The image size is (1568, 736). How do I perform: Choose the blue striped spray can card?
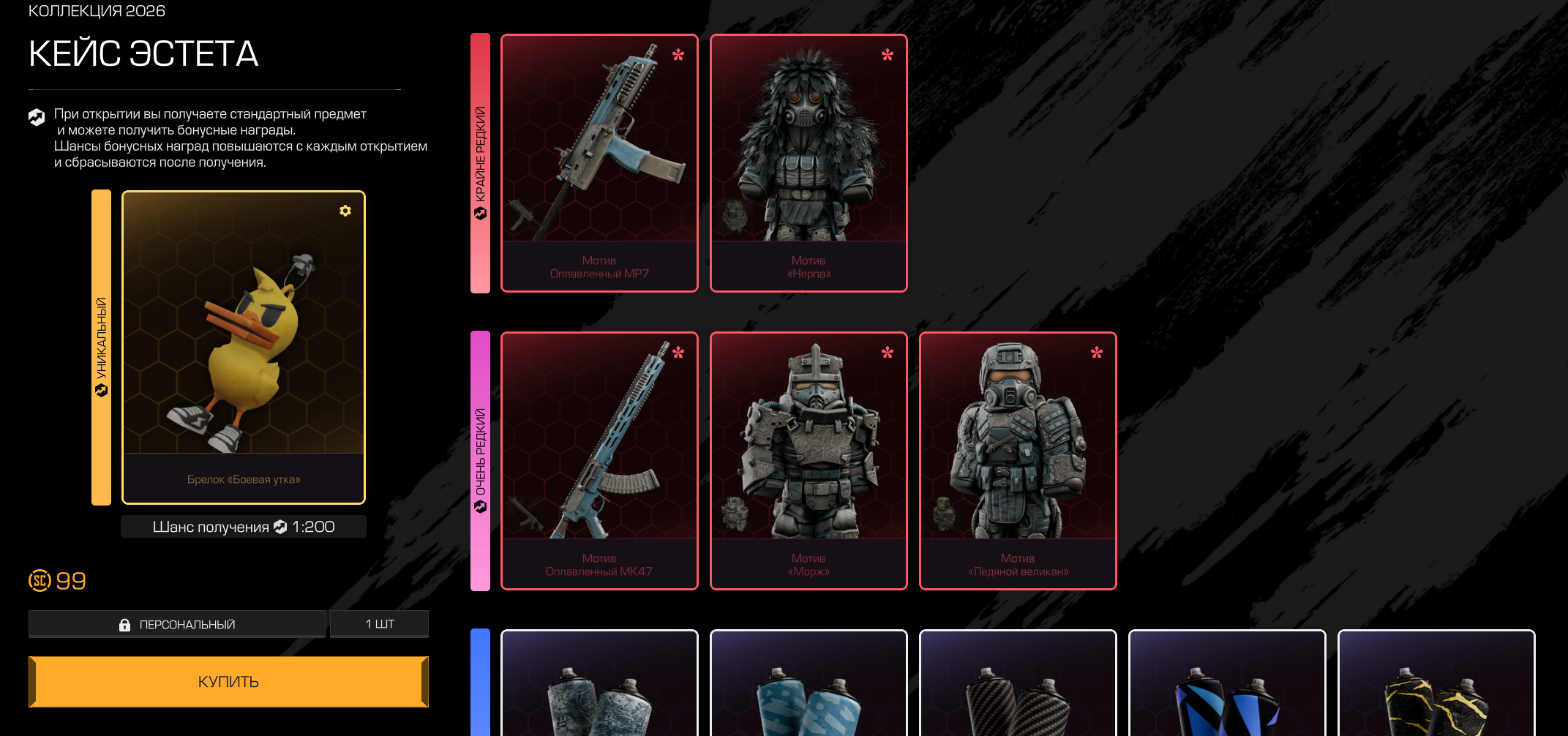coord(1227,688)
